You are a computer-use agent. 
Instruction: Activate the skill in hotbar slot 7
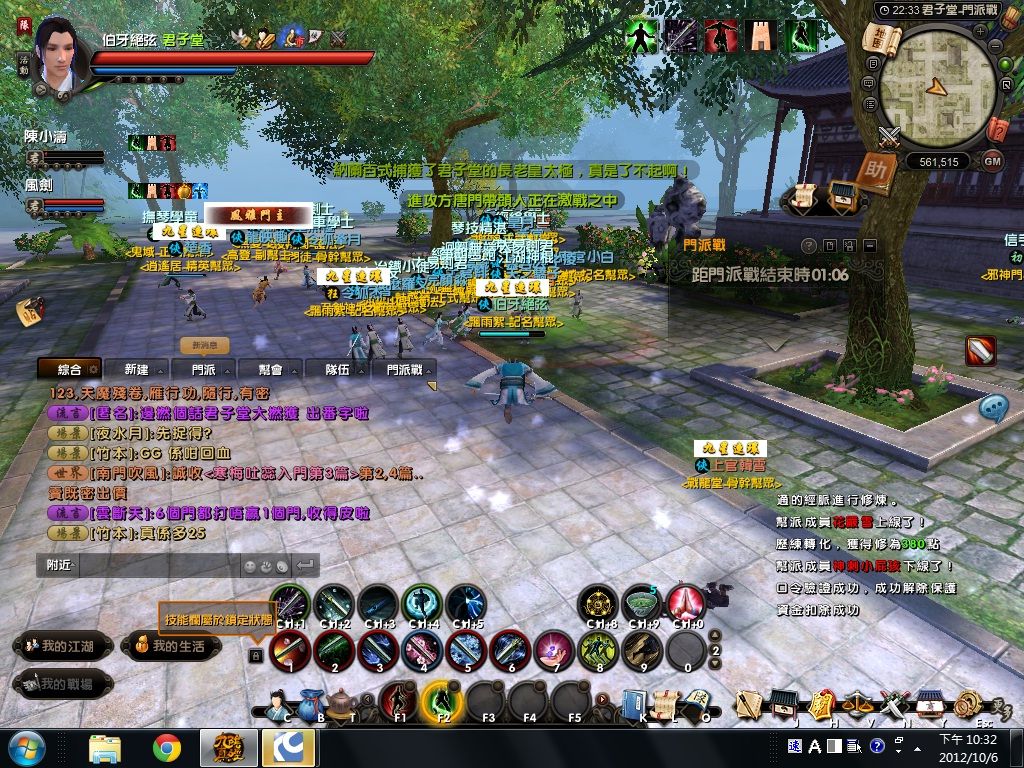[x=553, y=651]
